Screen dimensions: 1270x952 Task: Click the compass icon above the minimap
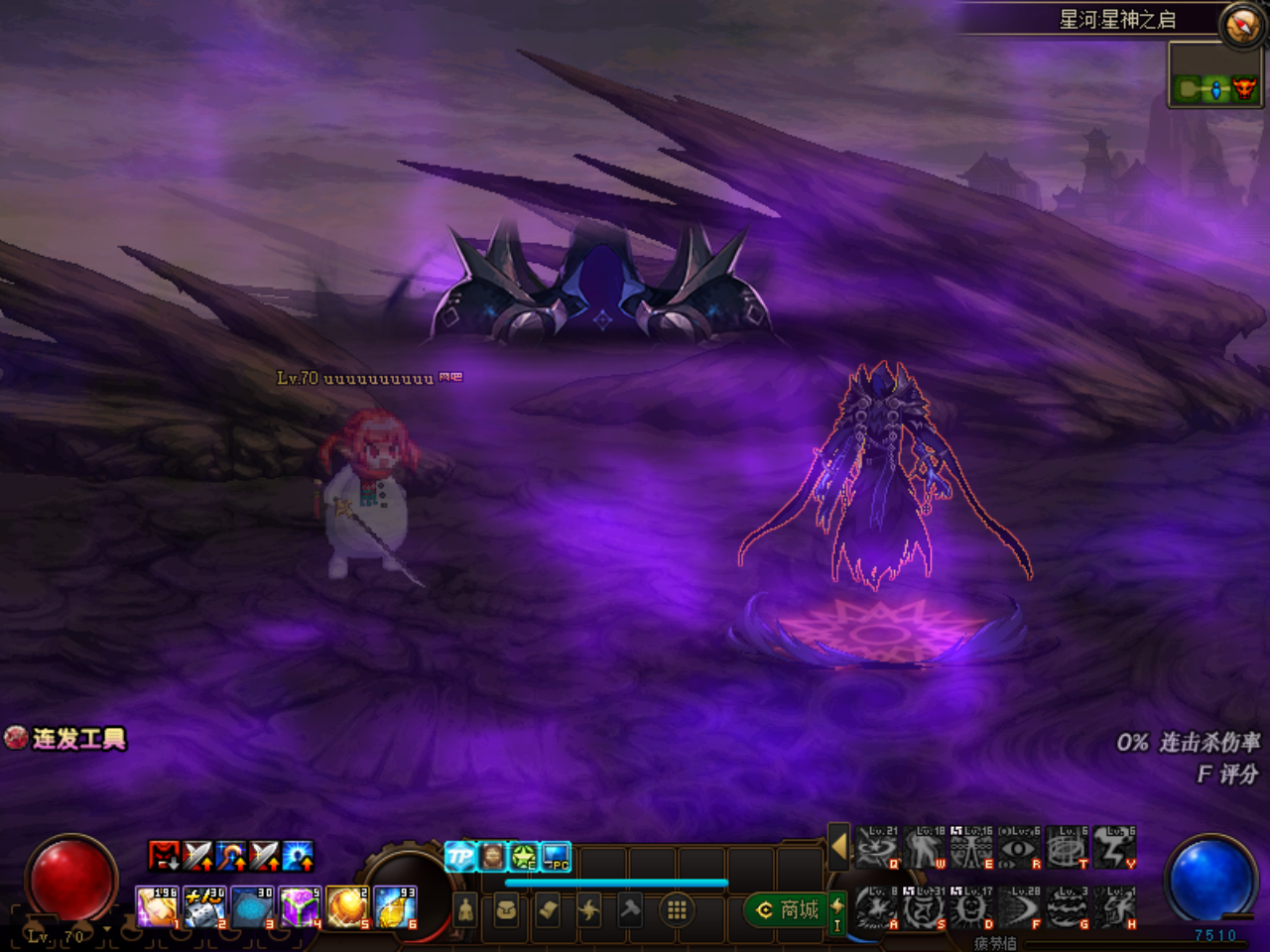coord(1241,25)
